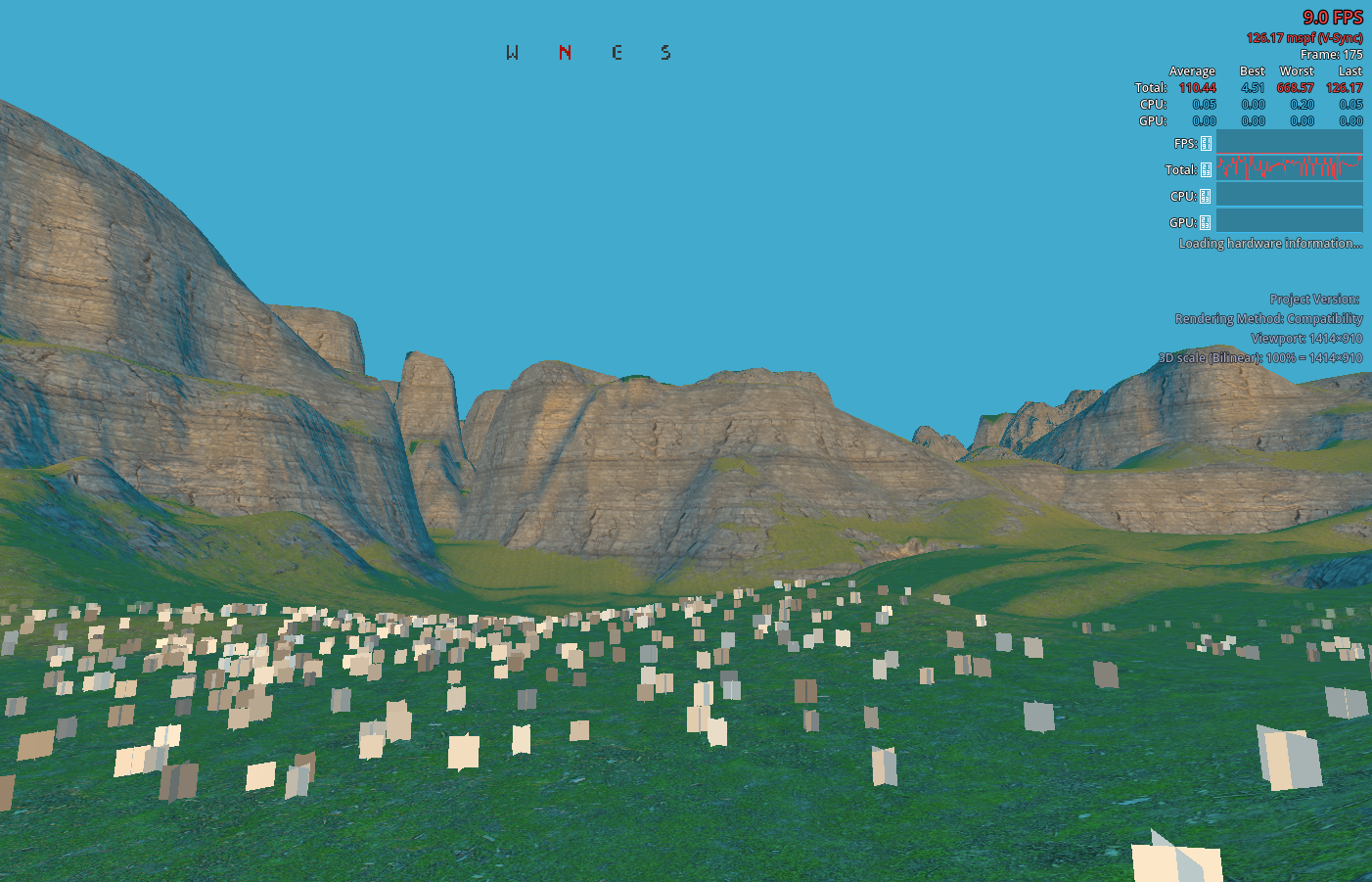Click the Viewport: 1414×910 link text
The height and width of the screenshot is (882, 1372).
tap(1306, 338)
